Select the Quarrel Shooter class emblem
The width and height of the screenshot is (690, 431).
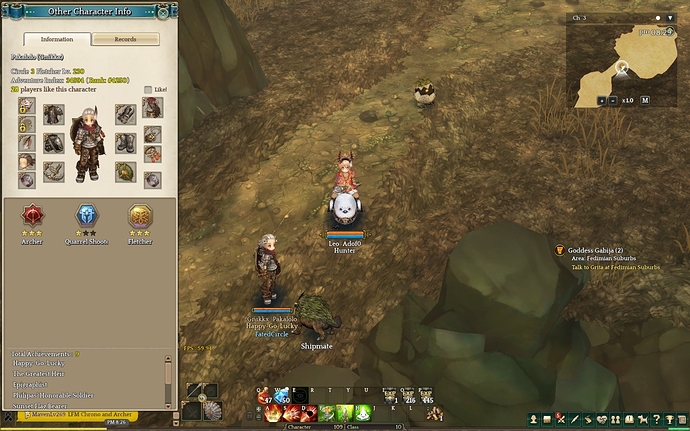[88, 215]
